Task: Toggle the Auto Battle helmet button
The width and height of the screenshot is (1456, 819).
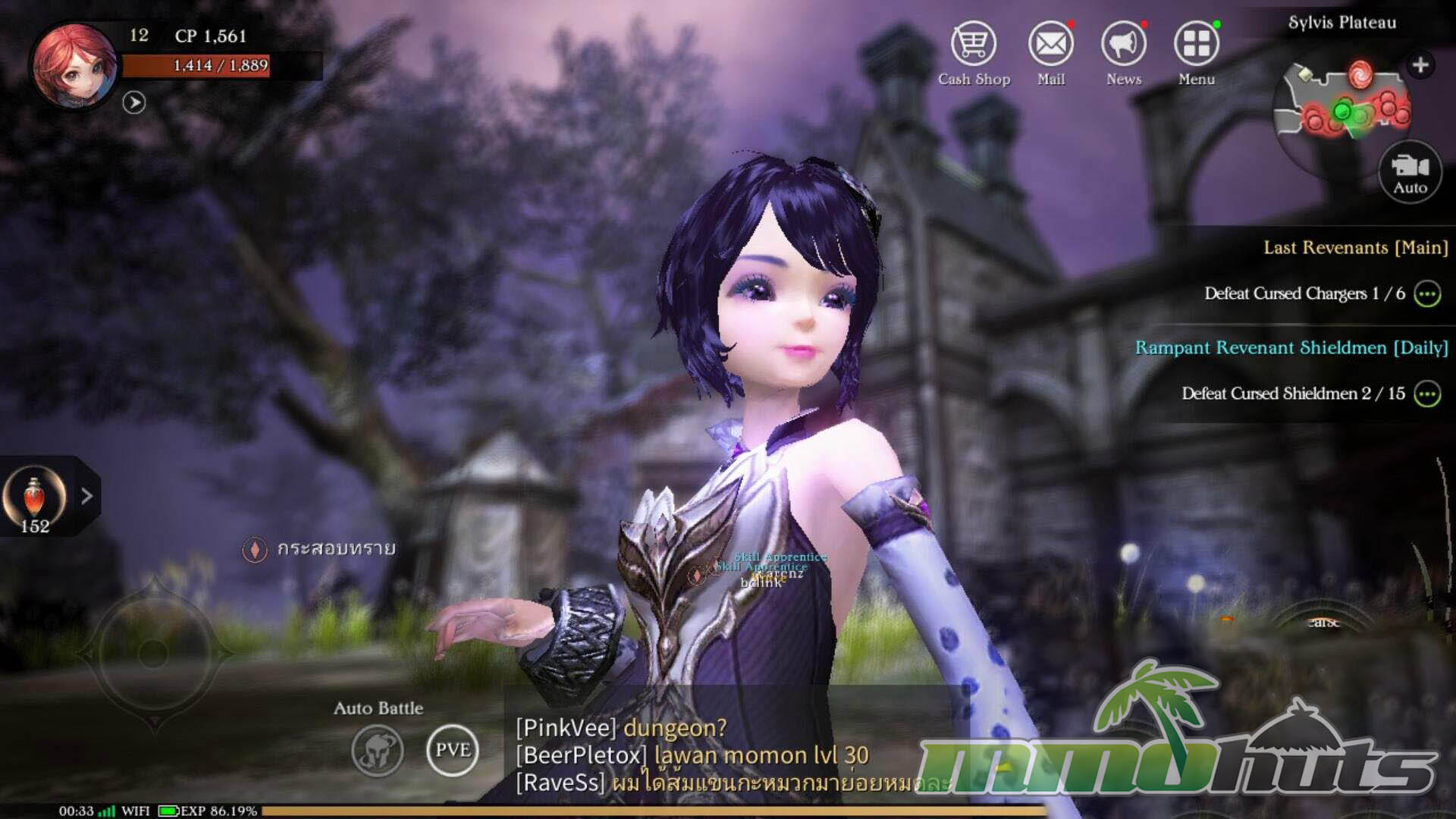Action: [378, 751]
